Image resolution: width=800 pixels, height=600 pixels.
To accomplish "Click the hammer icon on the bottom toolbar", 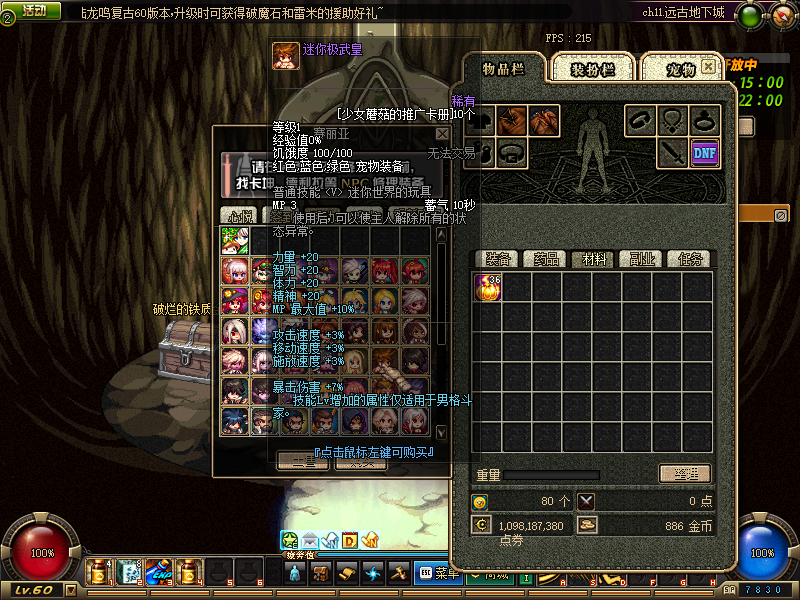I will tap(398, 573).
